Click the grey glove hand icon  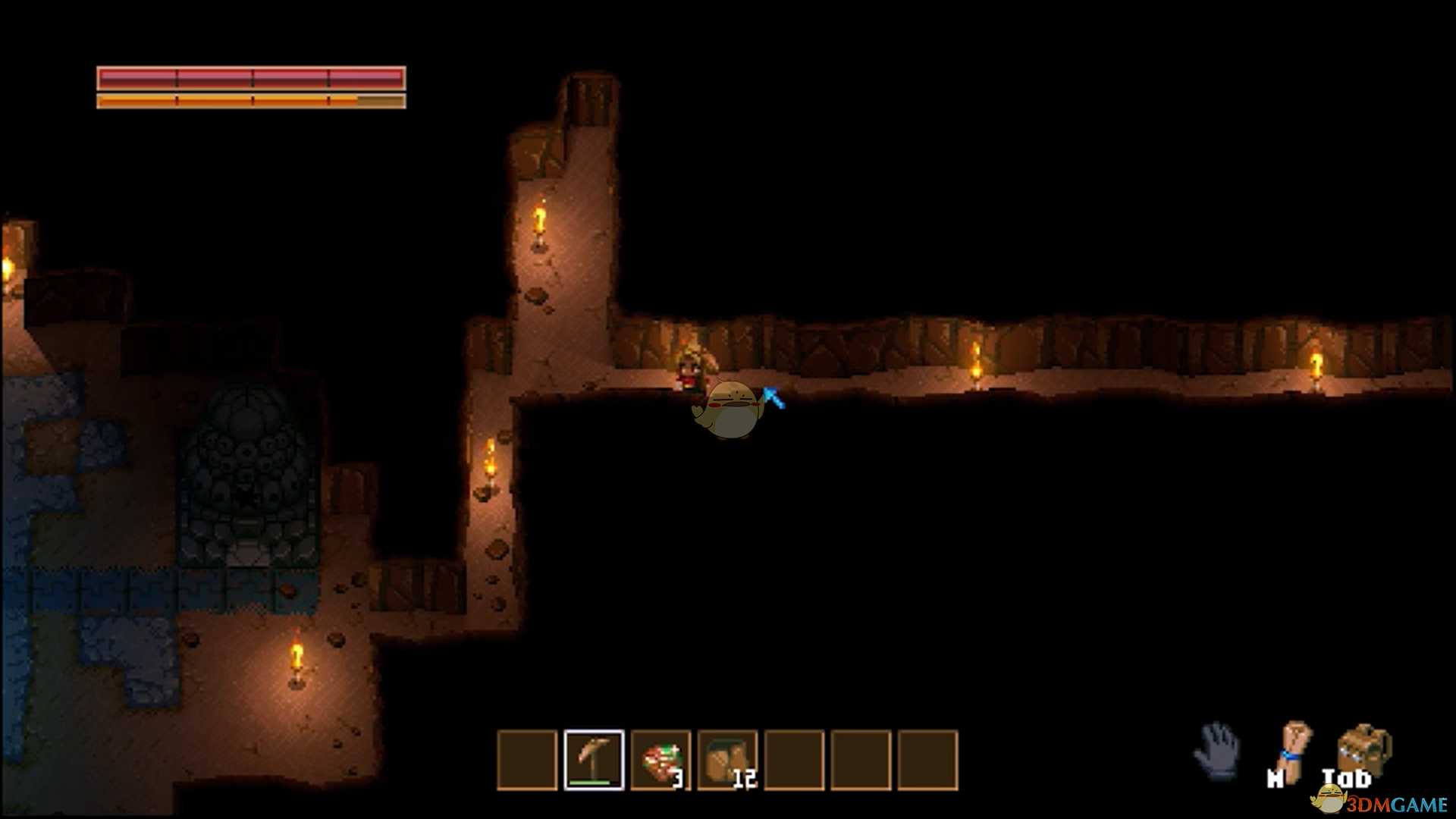(1218, 751)
